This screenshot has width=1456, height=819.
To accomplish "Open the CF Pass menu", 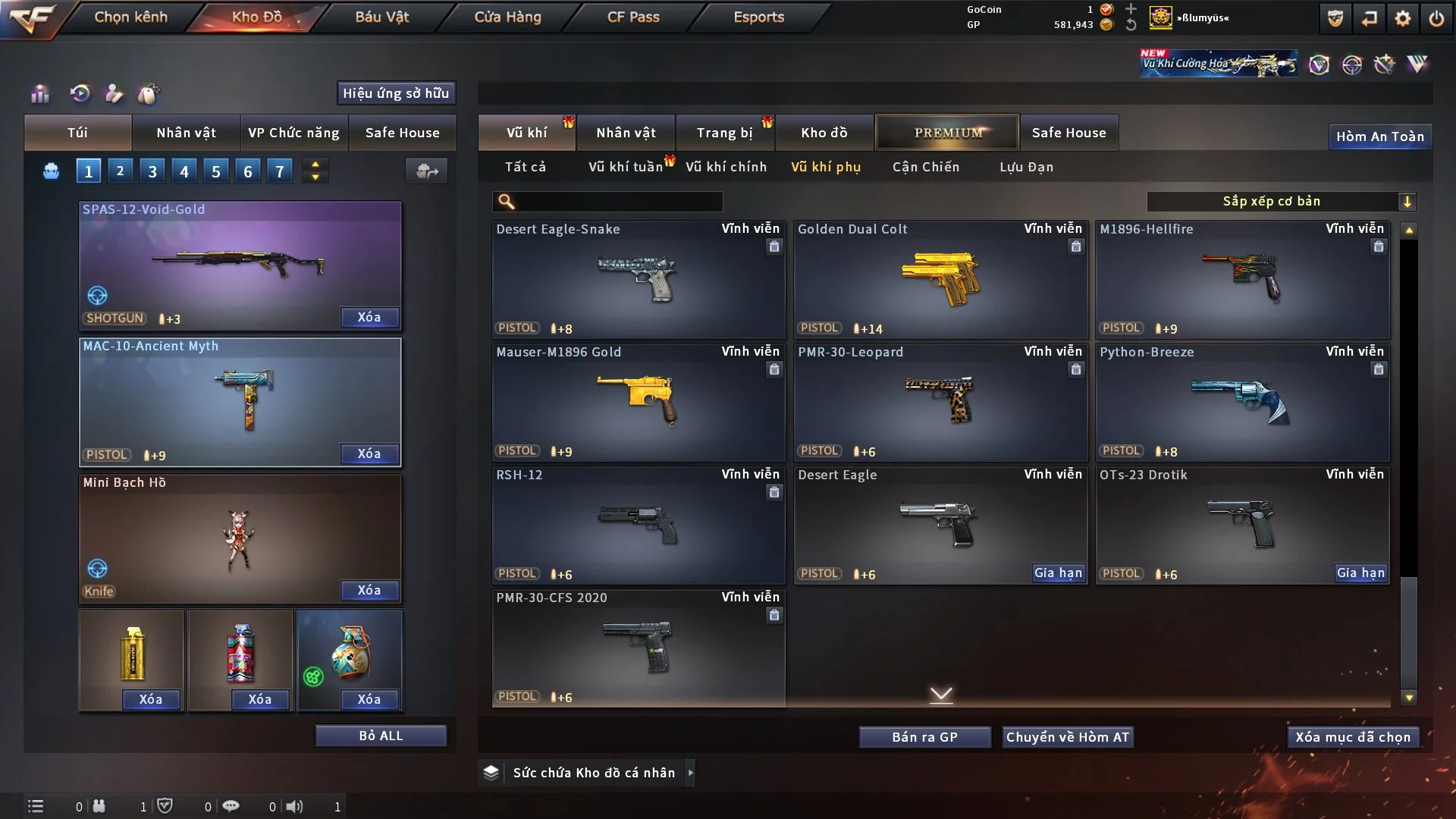I will click(x=633, y=17).
